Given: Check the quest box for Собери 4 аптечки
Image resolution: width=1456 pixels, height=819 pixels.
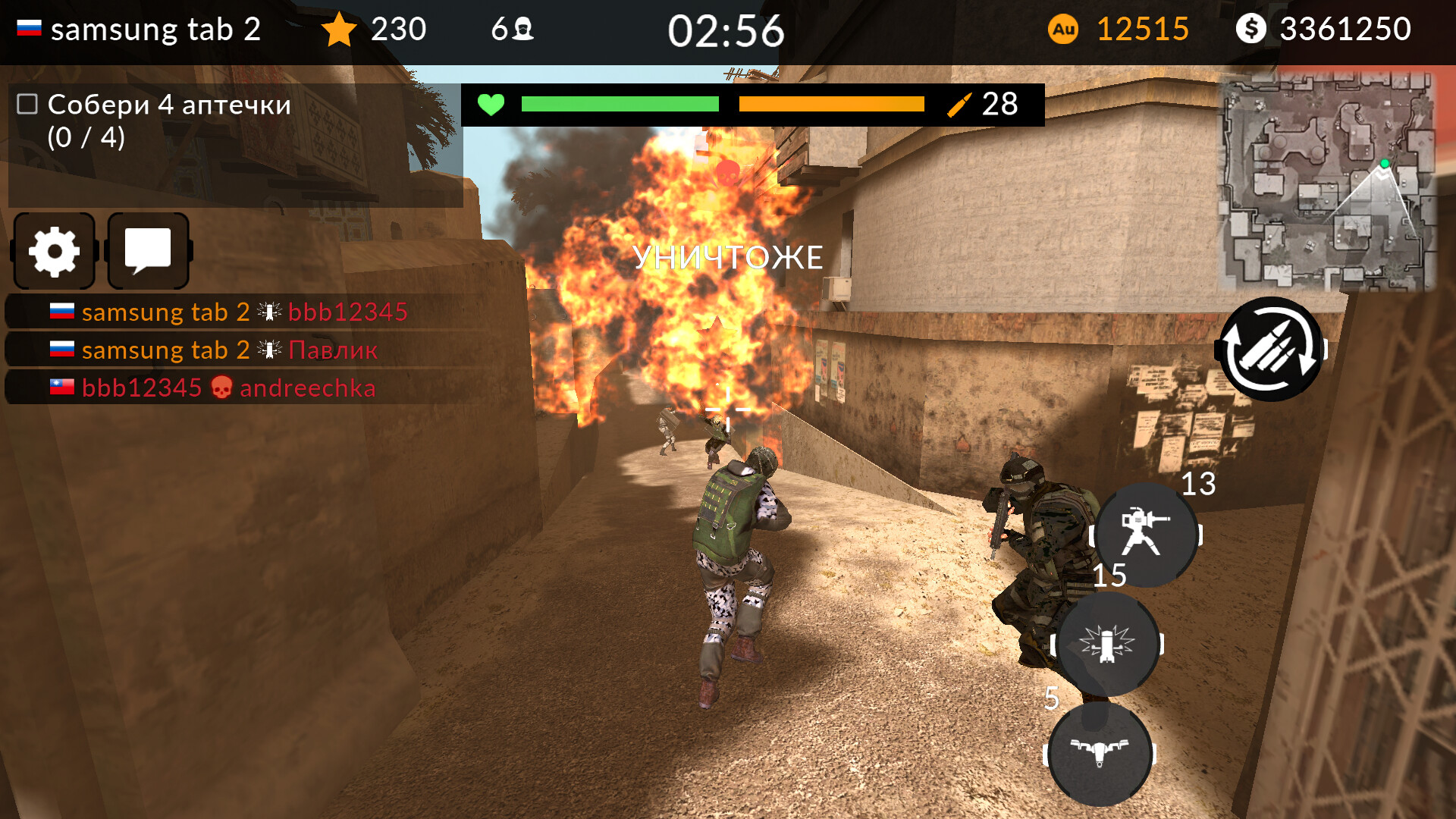Looking at the screenshot, I should 25,104.
